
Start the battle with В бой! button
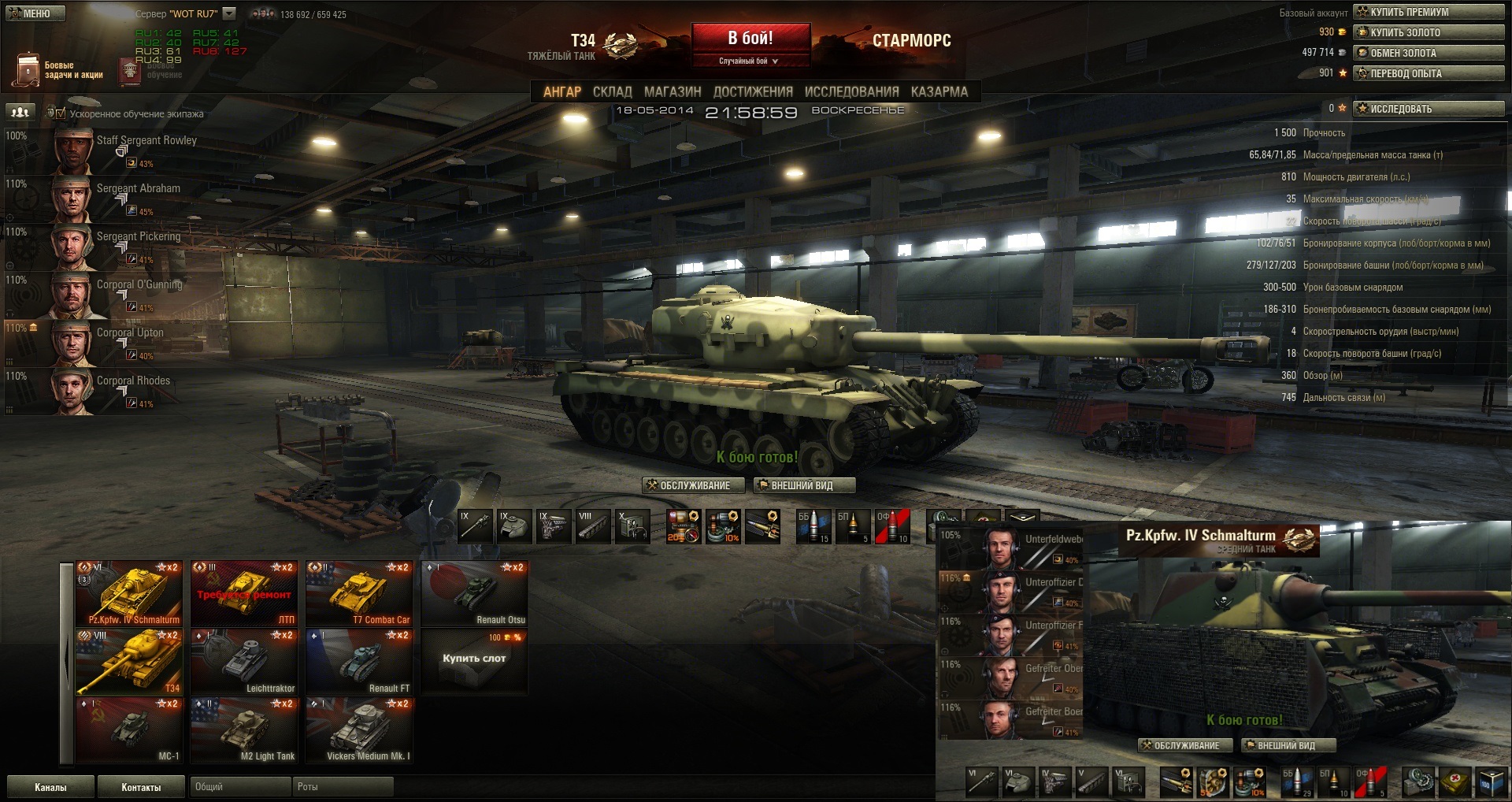pos(750,38)
